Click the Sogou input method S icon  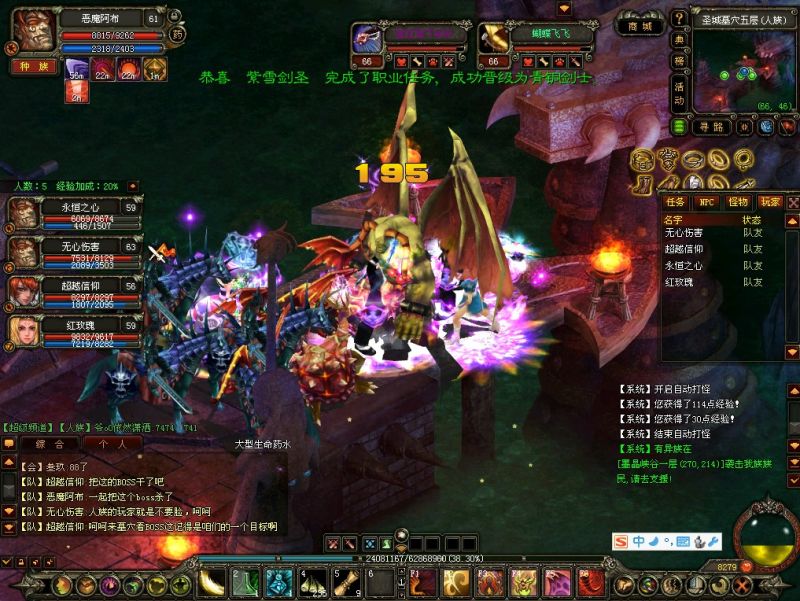point(621,541)
